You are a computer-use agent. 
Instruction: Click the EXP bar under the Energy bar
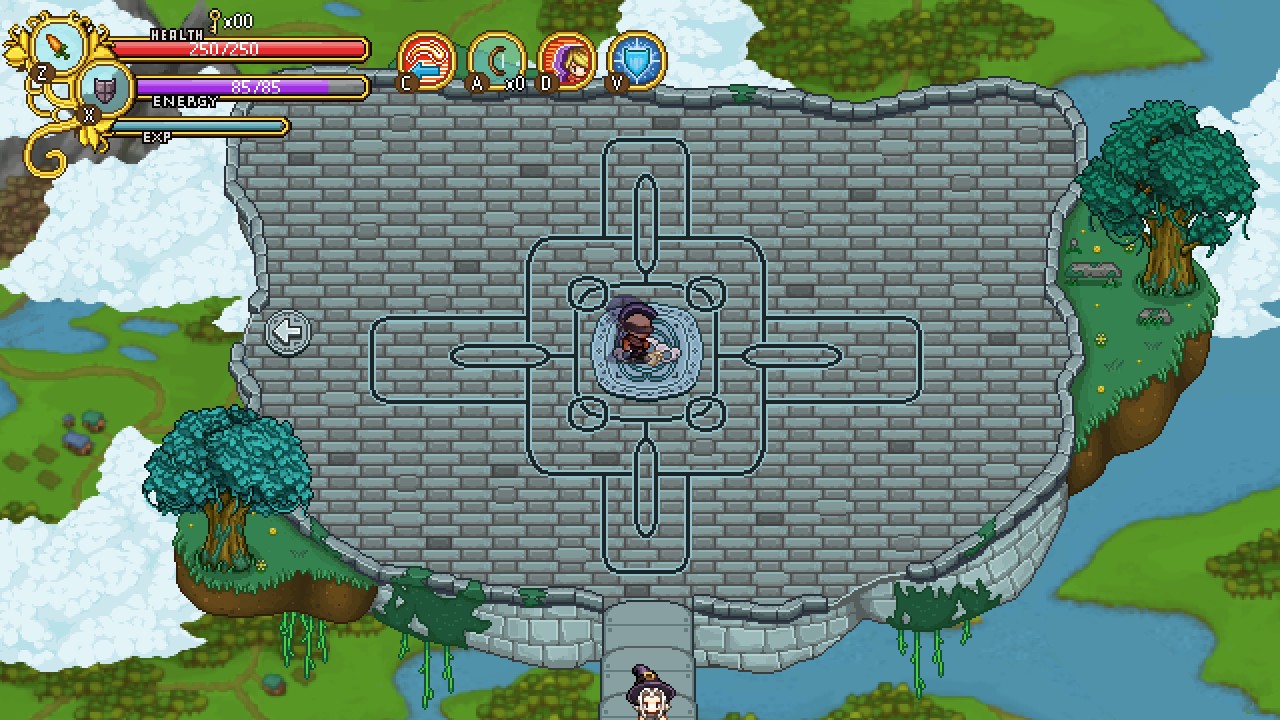[x=200, y=128]
